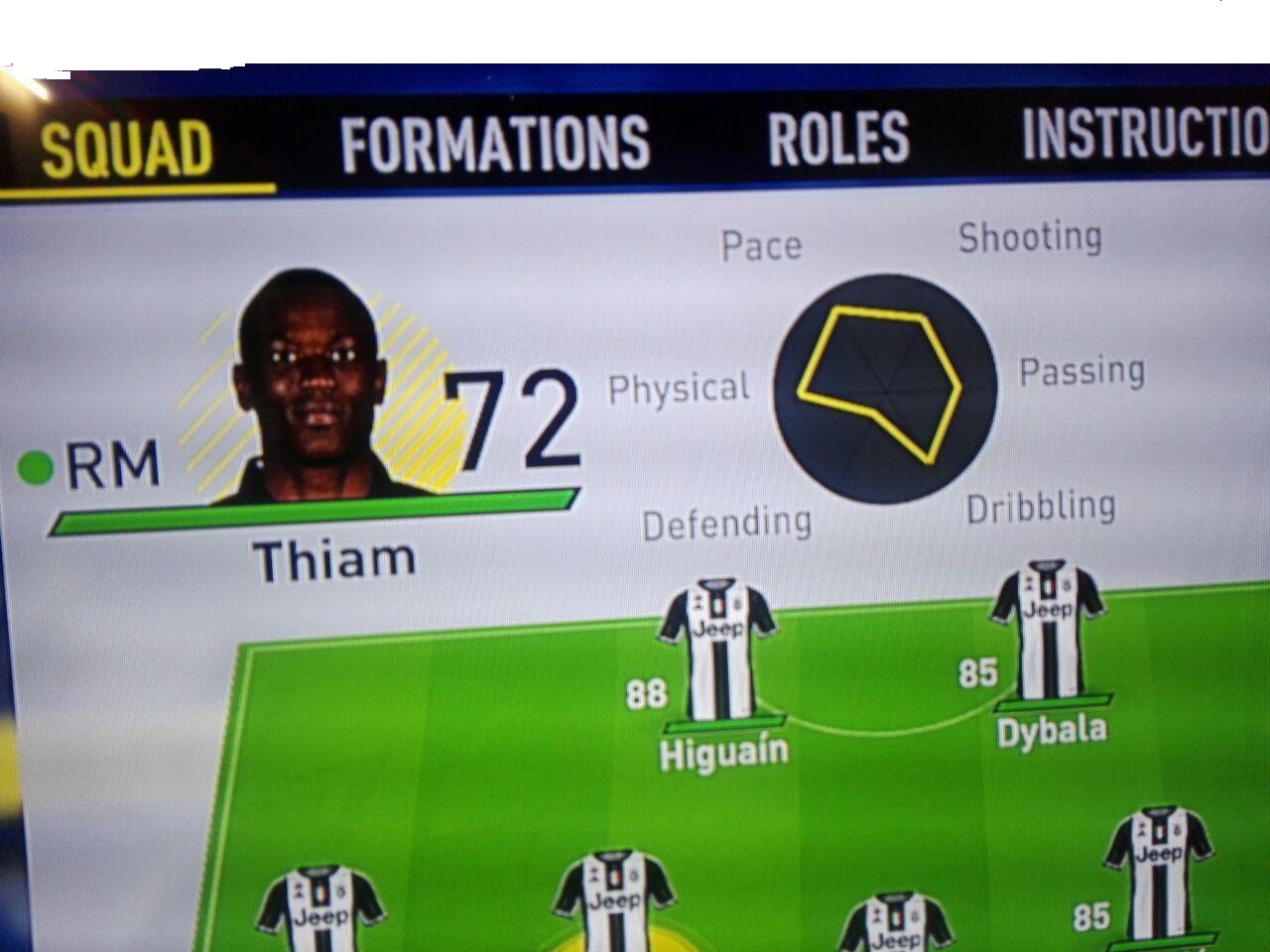Switch to the Squad tab
Image resolution: width=1270 pixels, height=952 pixels.
coord(127,150)
